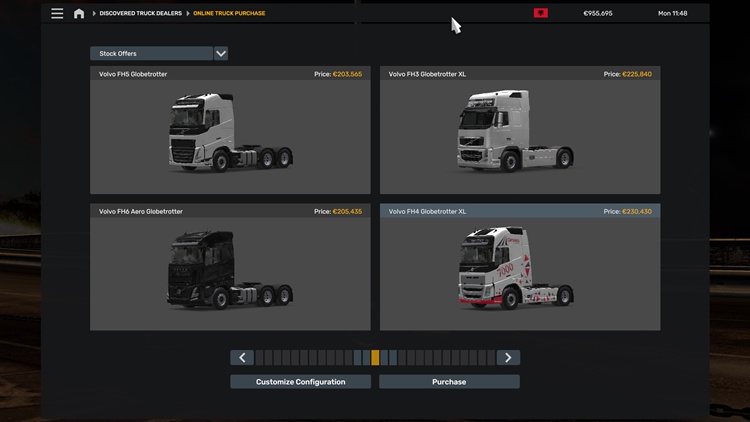Go to the home screen icon
The image size is (750, 422).
pyautogui.click(x=79, y=13)
